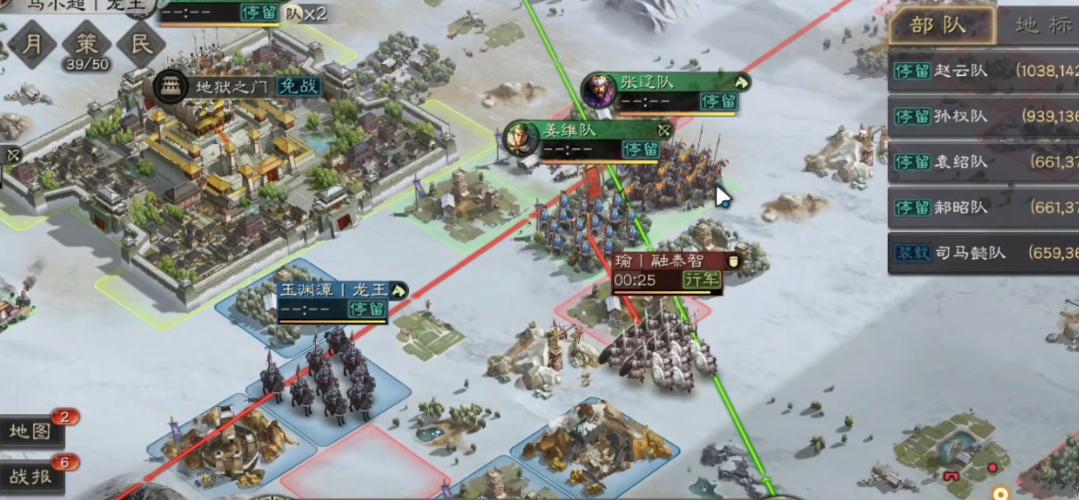Image resolution: width=1079 pixels, height=500 pixels.
Task: Select the 月 diamond button
Action: (x=33, y=43)
